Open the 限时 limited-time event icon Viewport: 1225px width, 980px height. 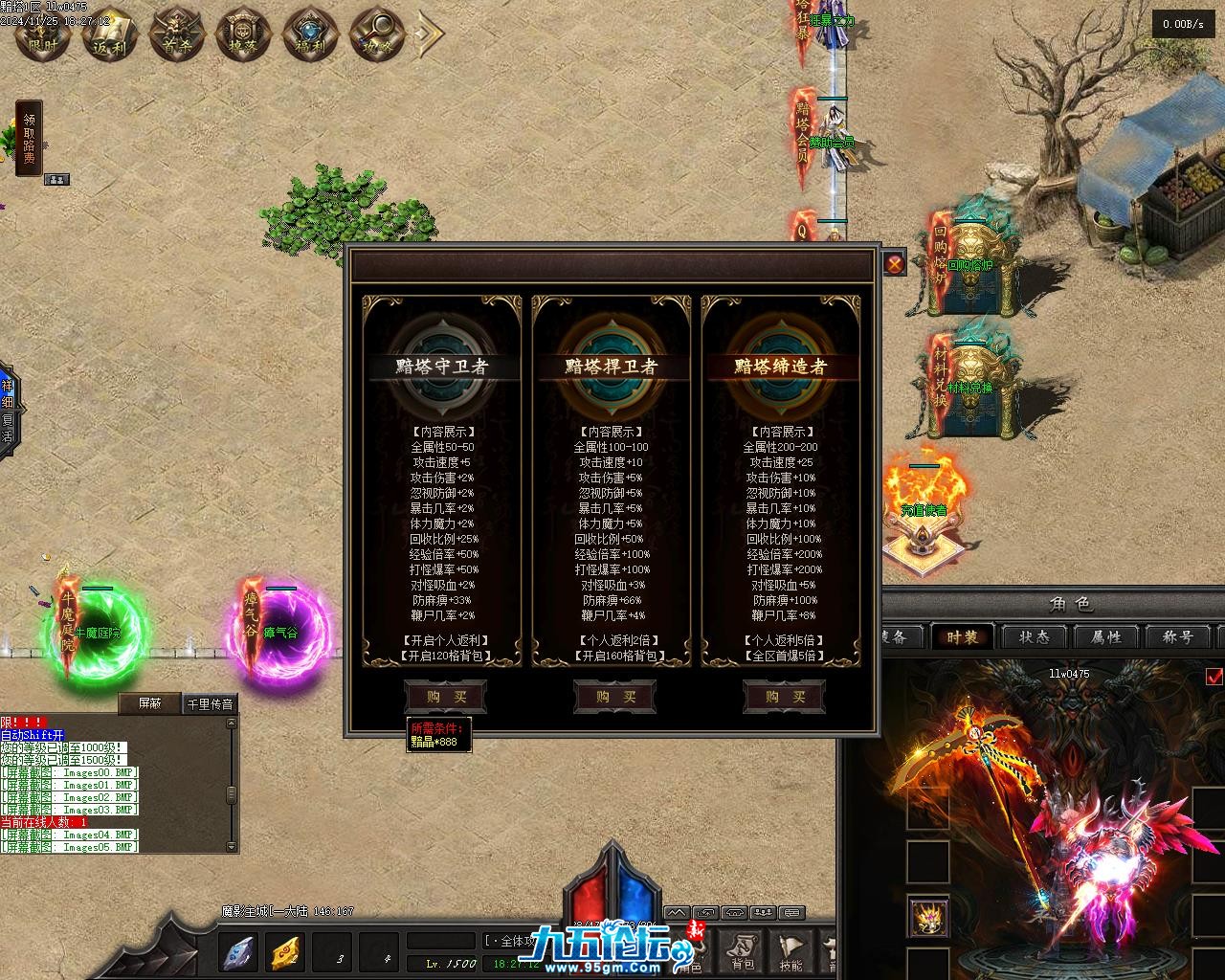pos(43,33)
